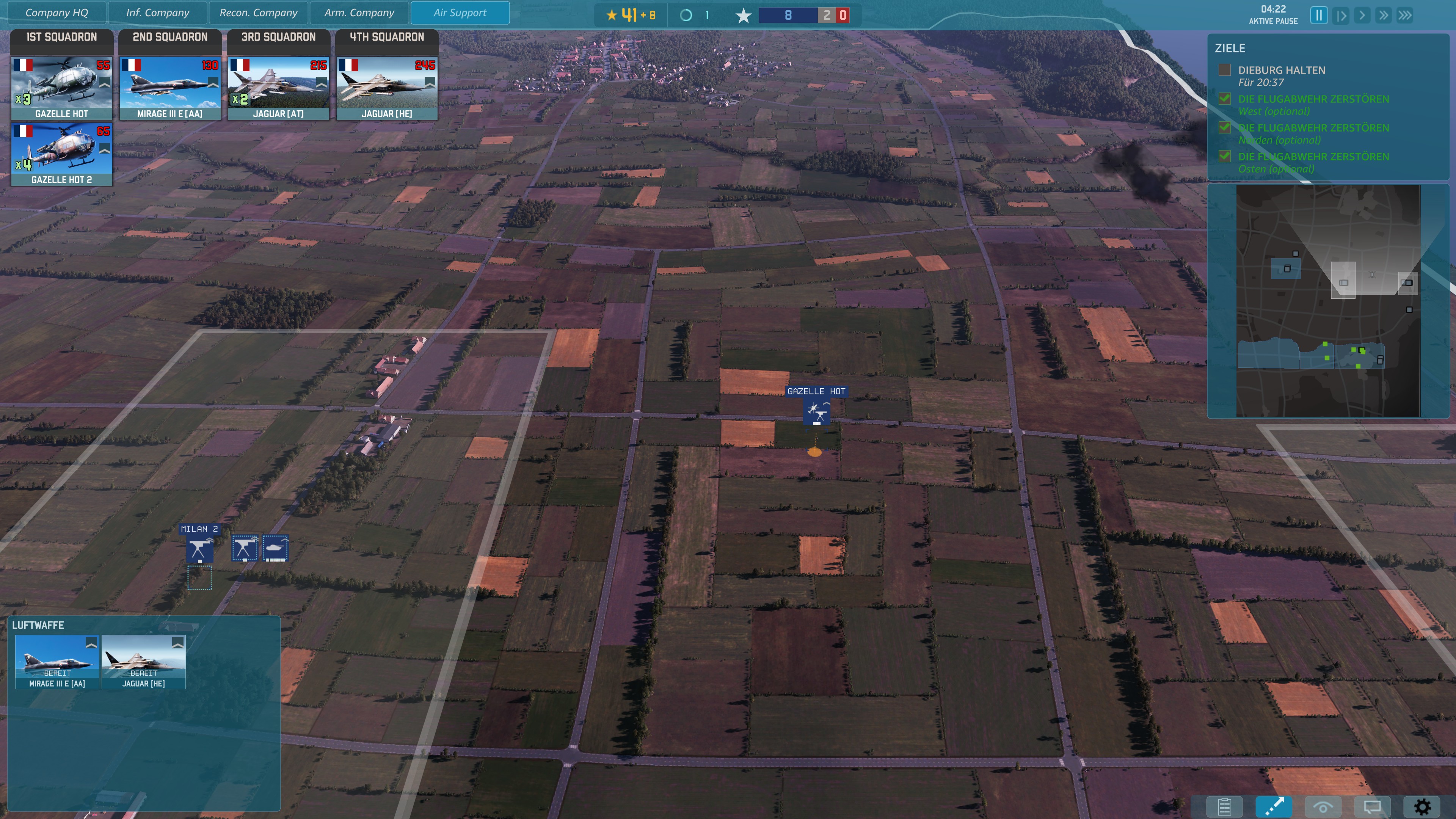Call in the ready Mirage III E Luftwaffe plane
Screen dimensions: 1456x819
[57, 661]
